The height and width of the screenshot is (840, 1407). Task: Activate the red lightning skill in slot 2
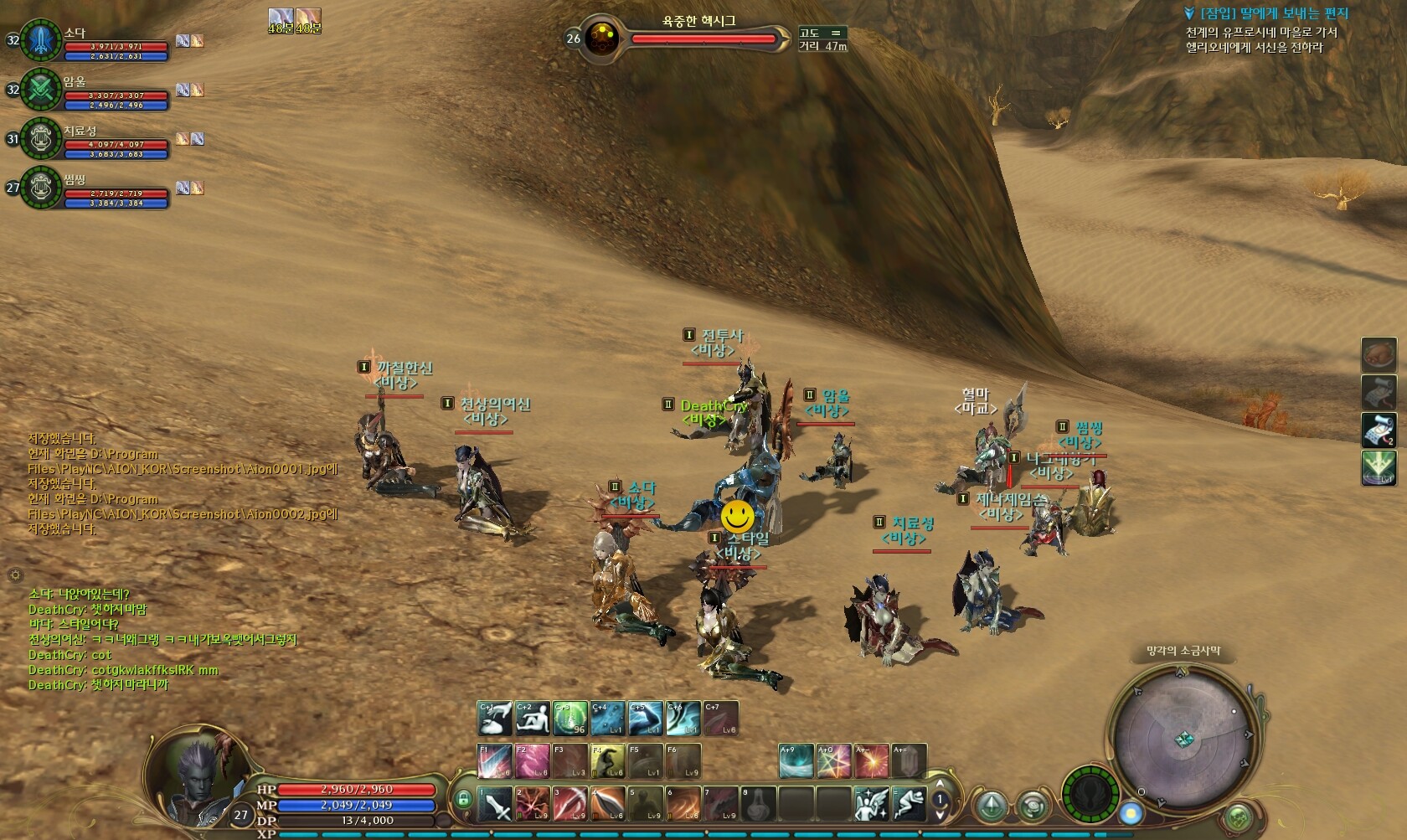(x=533, y=804)
